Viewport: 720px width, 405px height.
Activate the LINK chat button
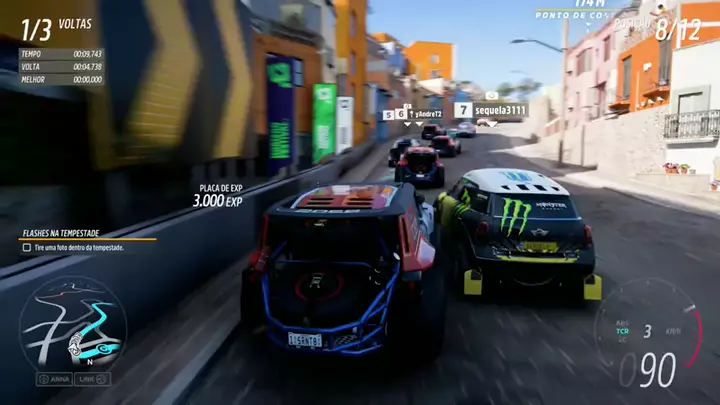pos(91,379)
